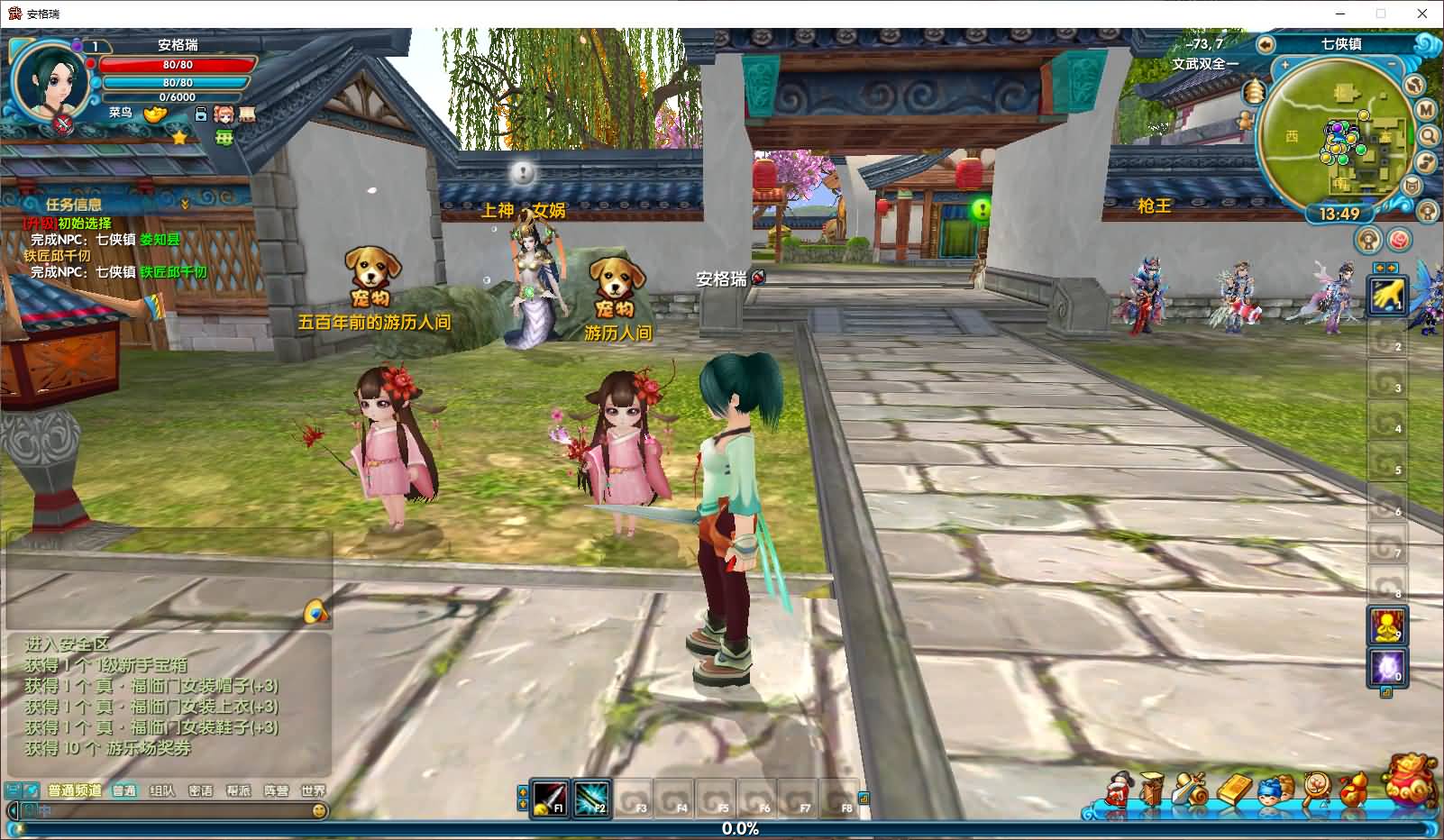Open the world map with M button
The image size is (1444, 840).
pyautogui.click(x=1426, y=109)
